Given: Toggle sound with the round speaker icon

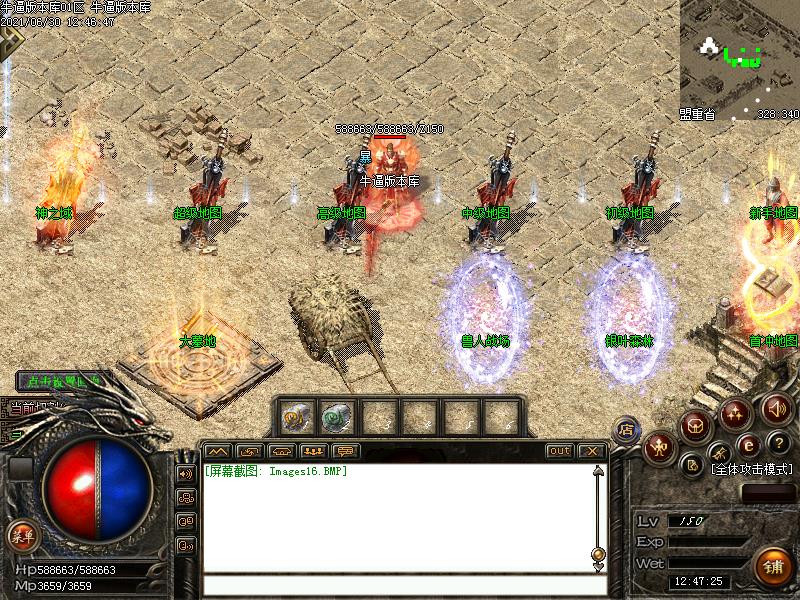Looking at the screenshot, I should click(x=777, y=409).
